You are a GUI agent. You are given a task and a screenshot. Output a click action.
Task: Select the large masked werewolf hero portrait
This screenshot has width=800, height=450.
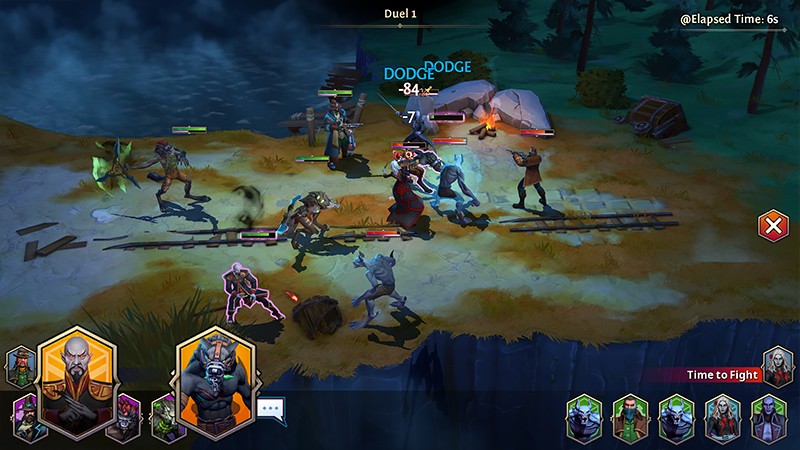point(216,382)
